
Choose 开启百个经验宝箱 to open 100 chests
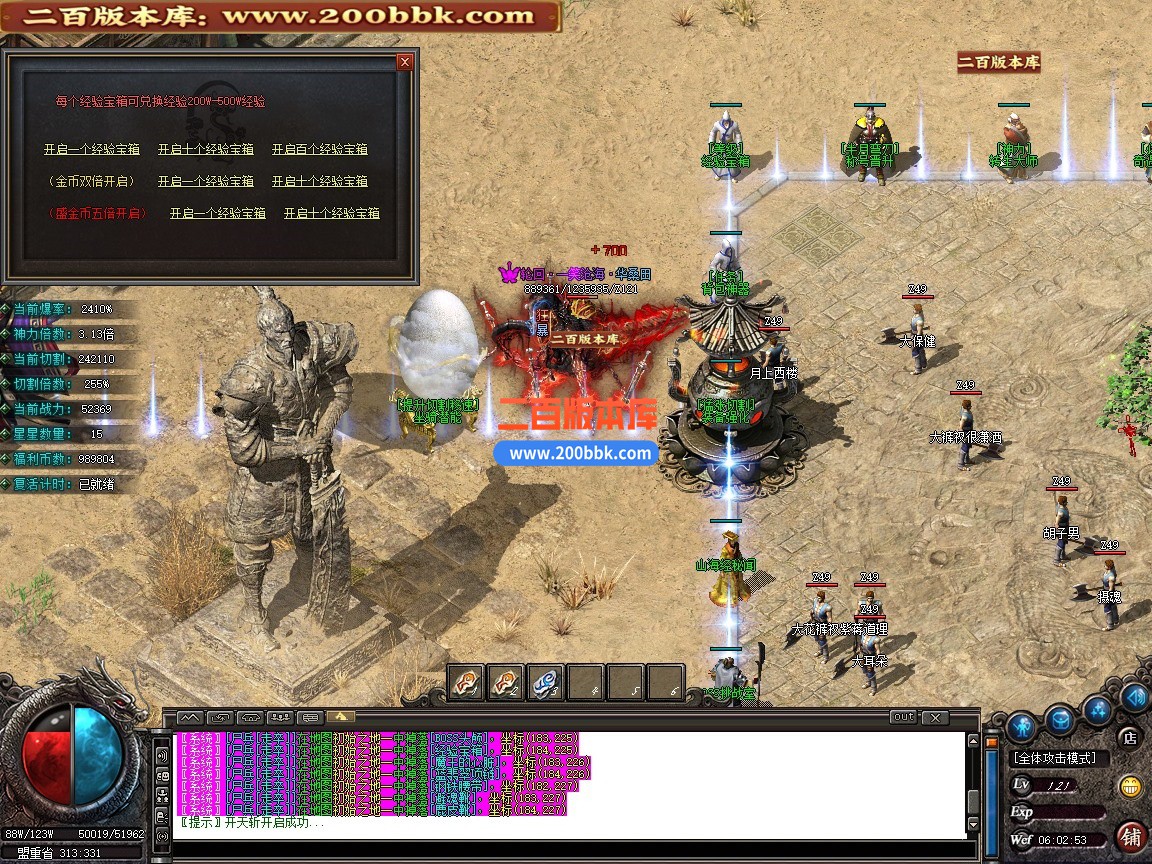(320, 149)
